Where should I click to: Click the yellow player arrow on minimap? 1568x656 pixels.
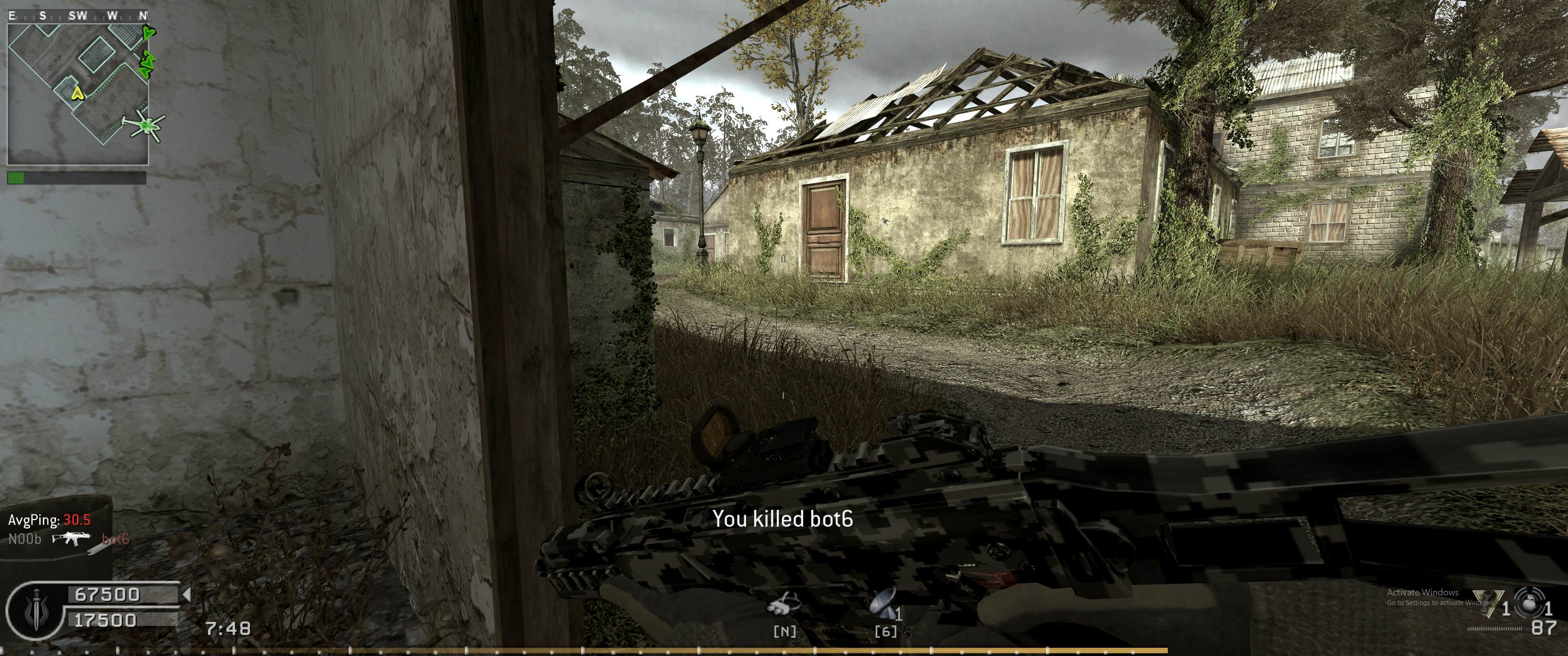pos(77,92)
